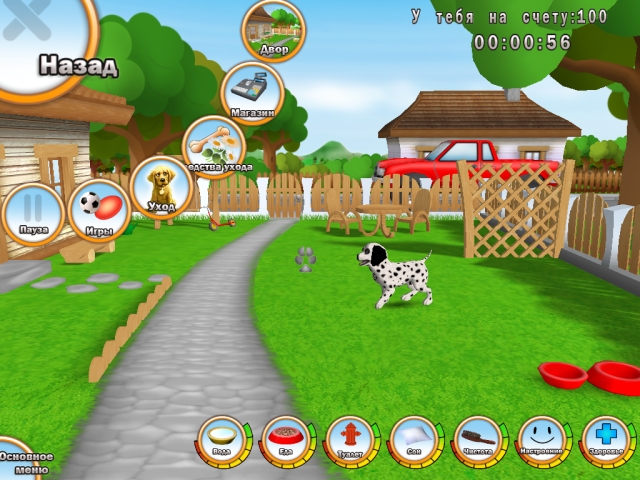Viewport: 640px width, 480px height.
Task: Click the Туалет fire hydrant icon
Action: (x=350, y=440)
